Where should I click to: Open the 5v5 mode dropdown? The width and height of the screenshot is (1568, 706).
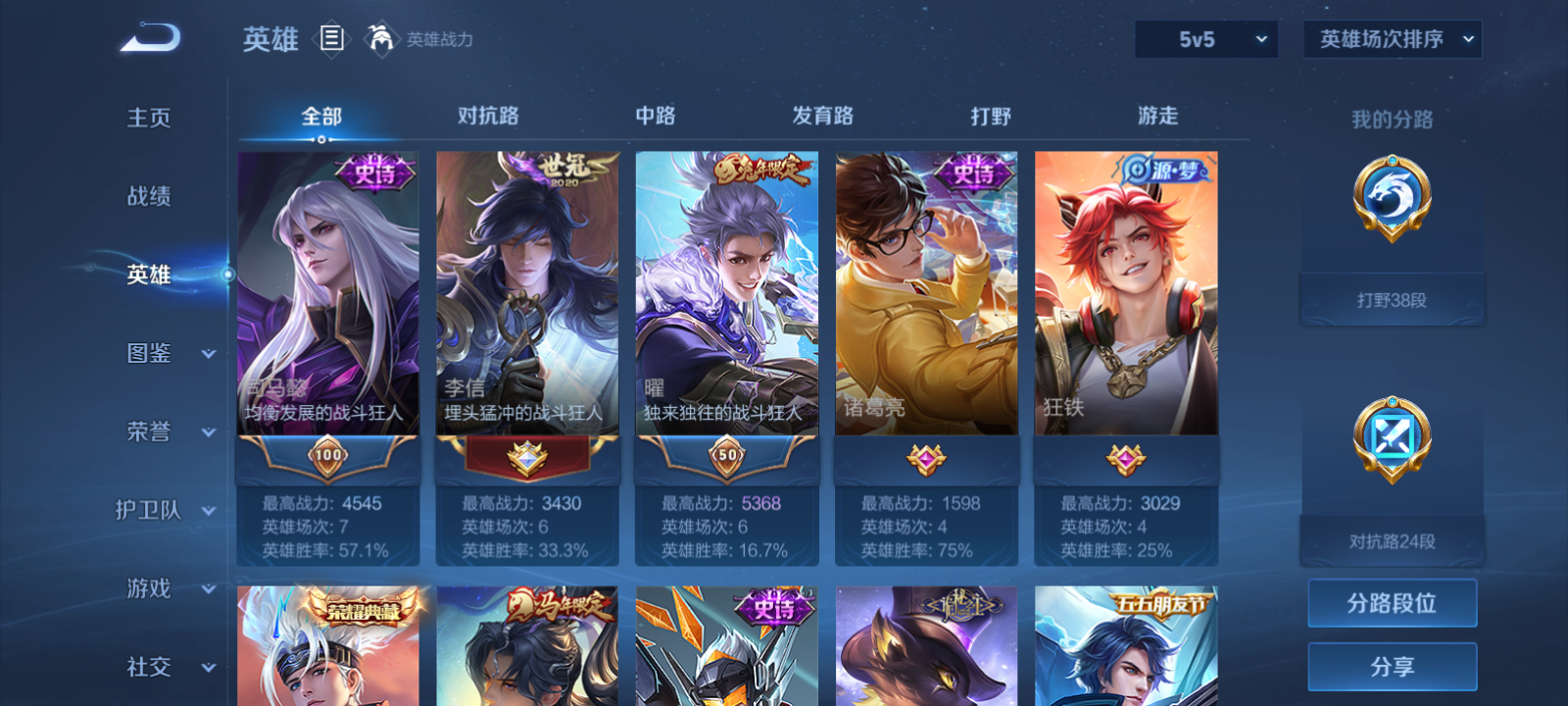click(1206, 40)
